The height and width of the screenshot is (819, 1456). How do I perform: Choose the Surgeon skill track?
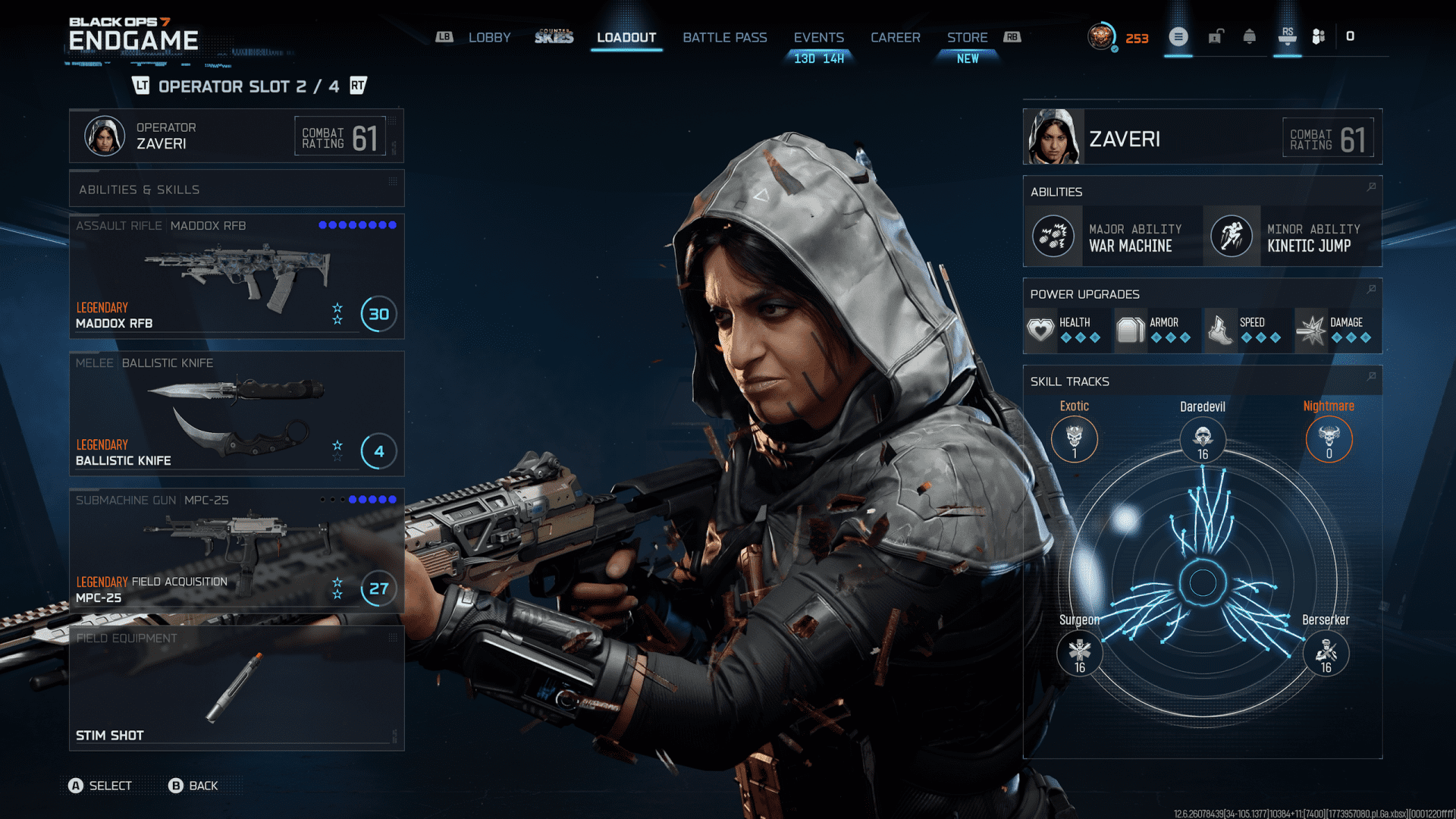1079,652
